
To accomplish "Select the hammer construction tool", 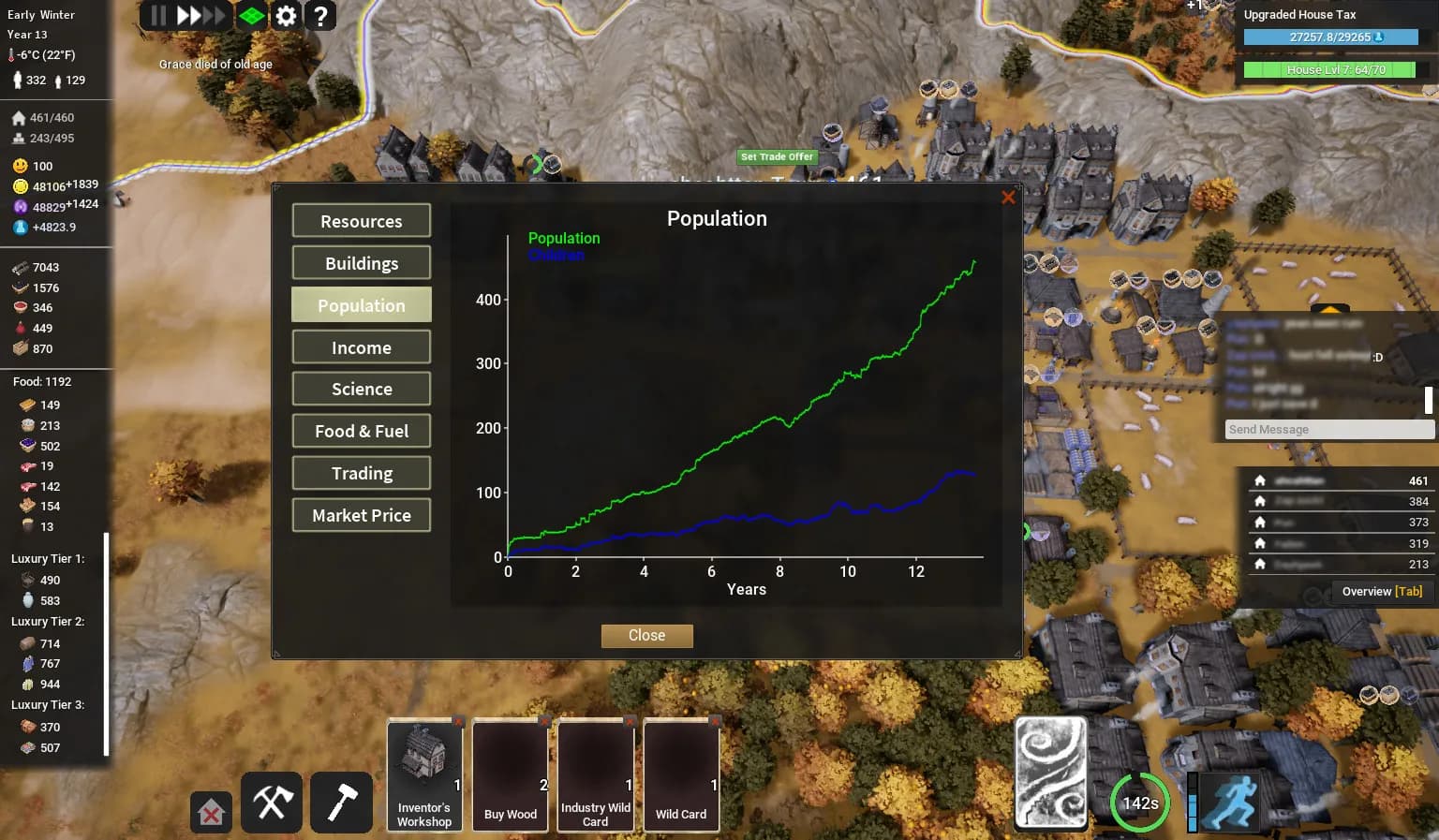I will click(x=341, y=803).
